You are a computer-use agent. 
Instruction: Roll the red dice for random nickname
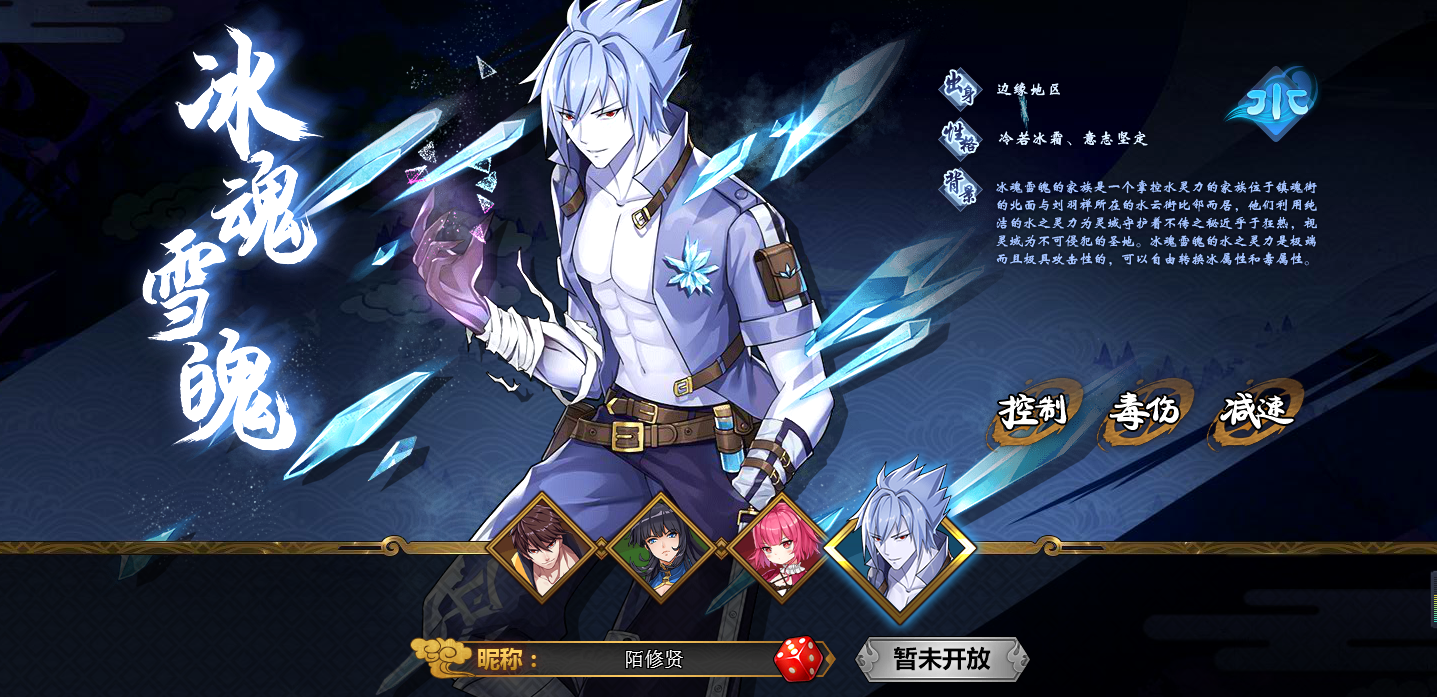(x=798, y=659)
